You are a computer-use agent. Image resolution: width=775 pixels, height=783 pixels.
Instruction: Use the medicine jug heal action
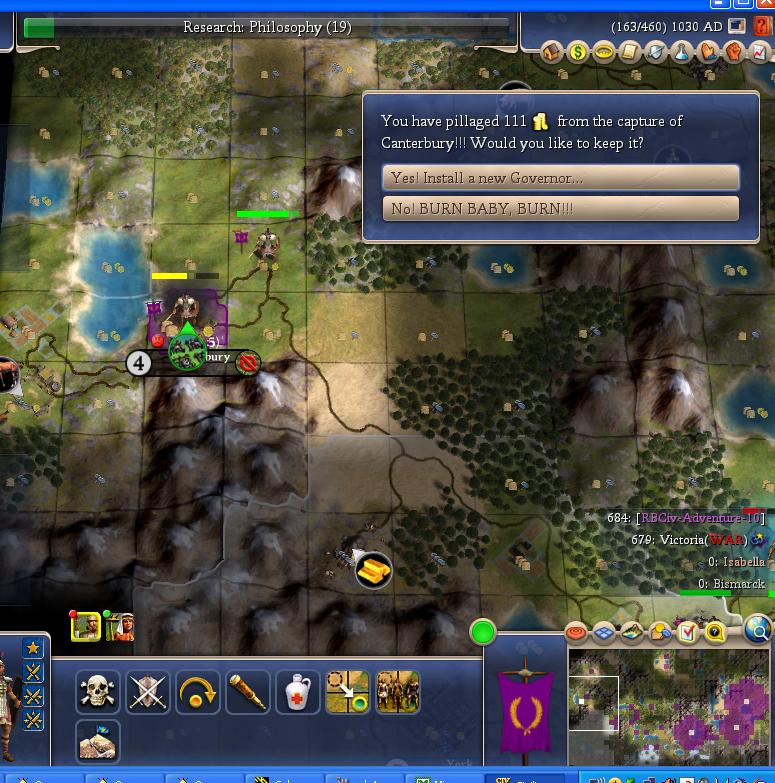tap(298, 692)
